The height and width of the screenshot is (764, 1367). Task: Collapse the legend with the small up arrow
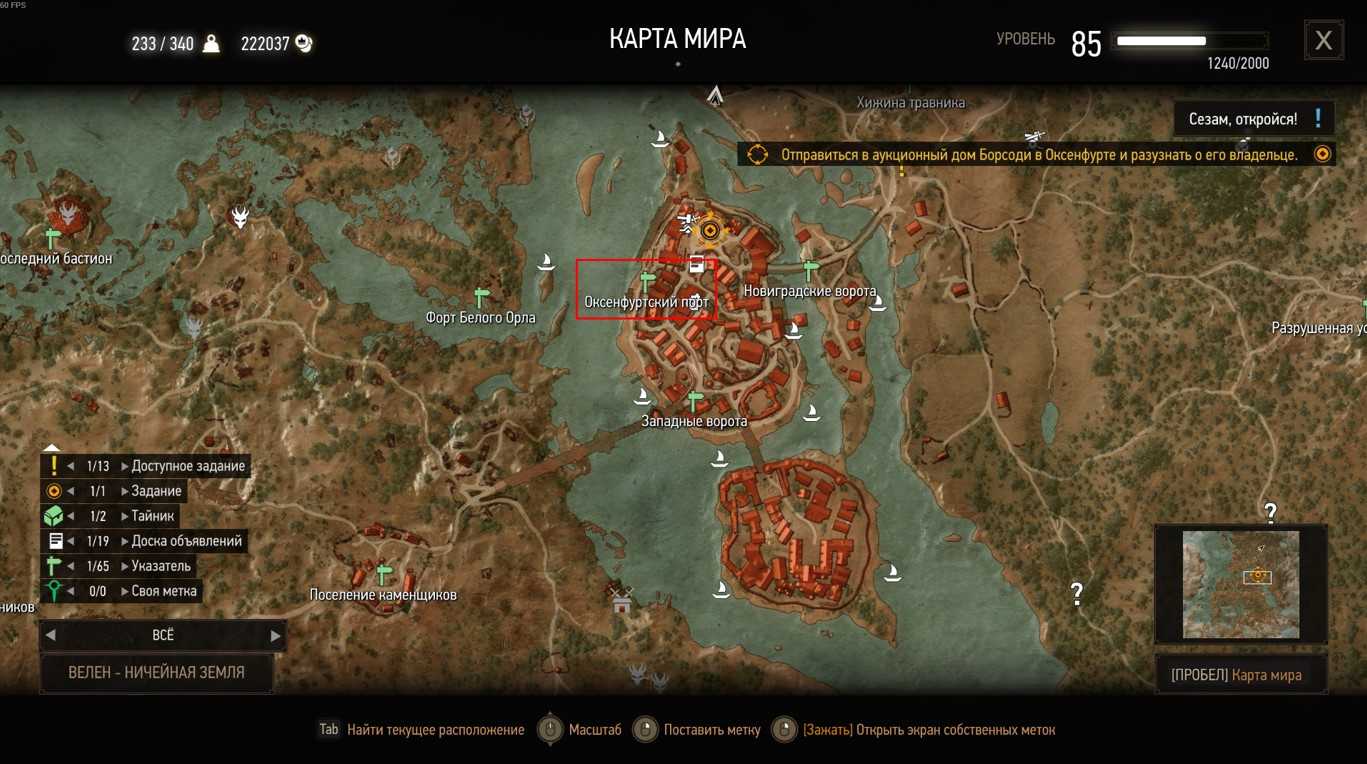click(x=53, y=448)
